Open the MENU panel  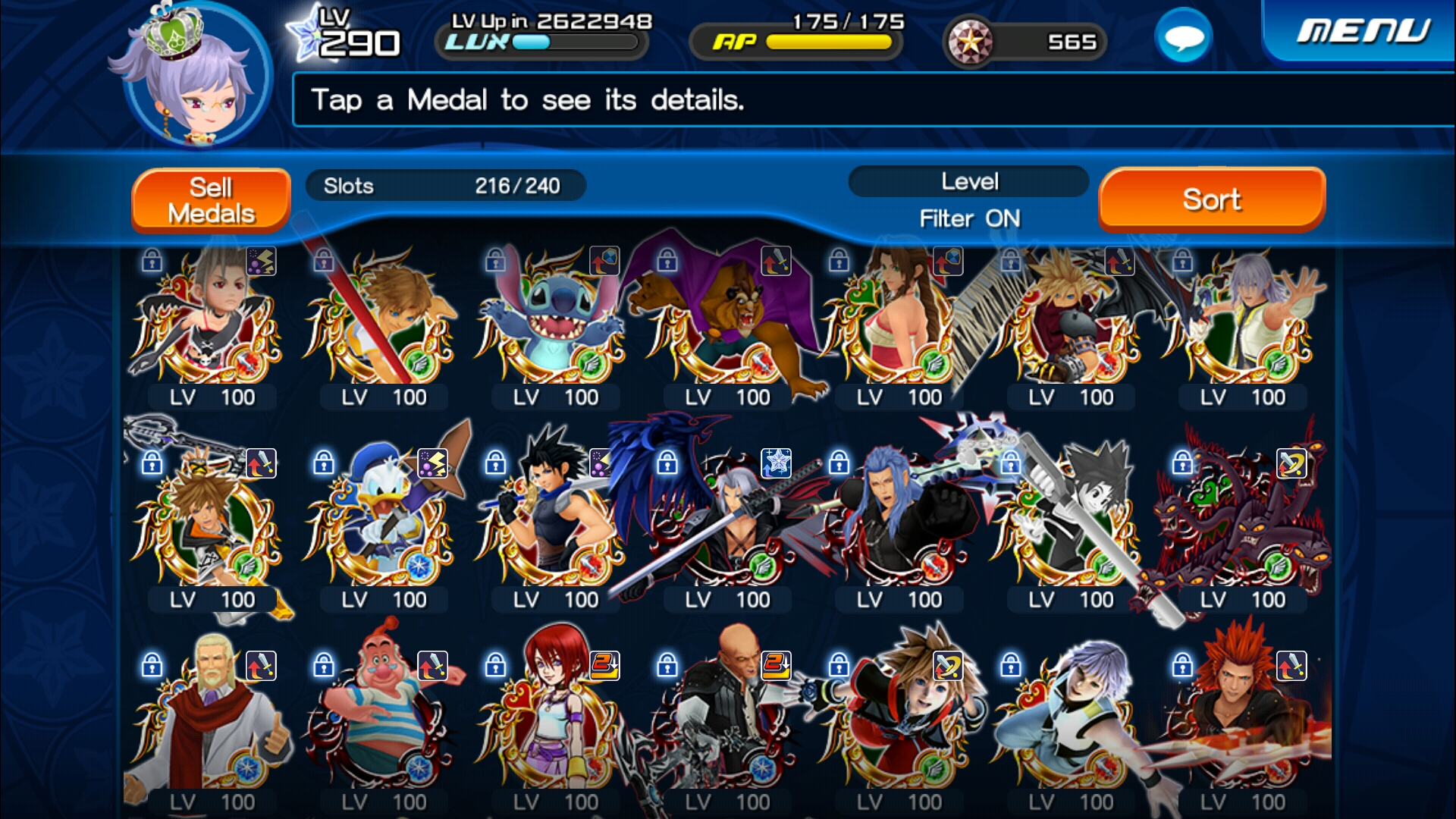coord(1362,32)
